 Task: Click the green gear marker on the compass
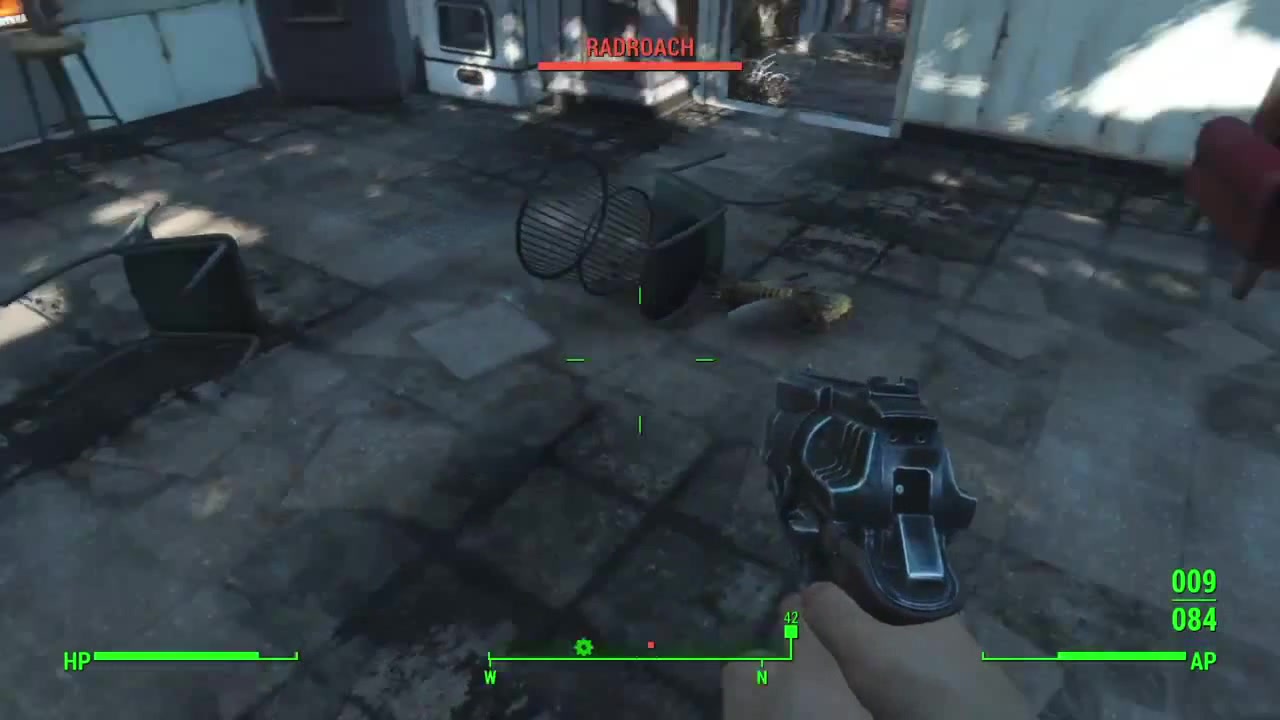pos(584,648)
